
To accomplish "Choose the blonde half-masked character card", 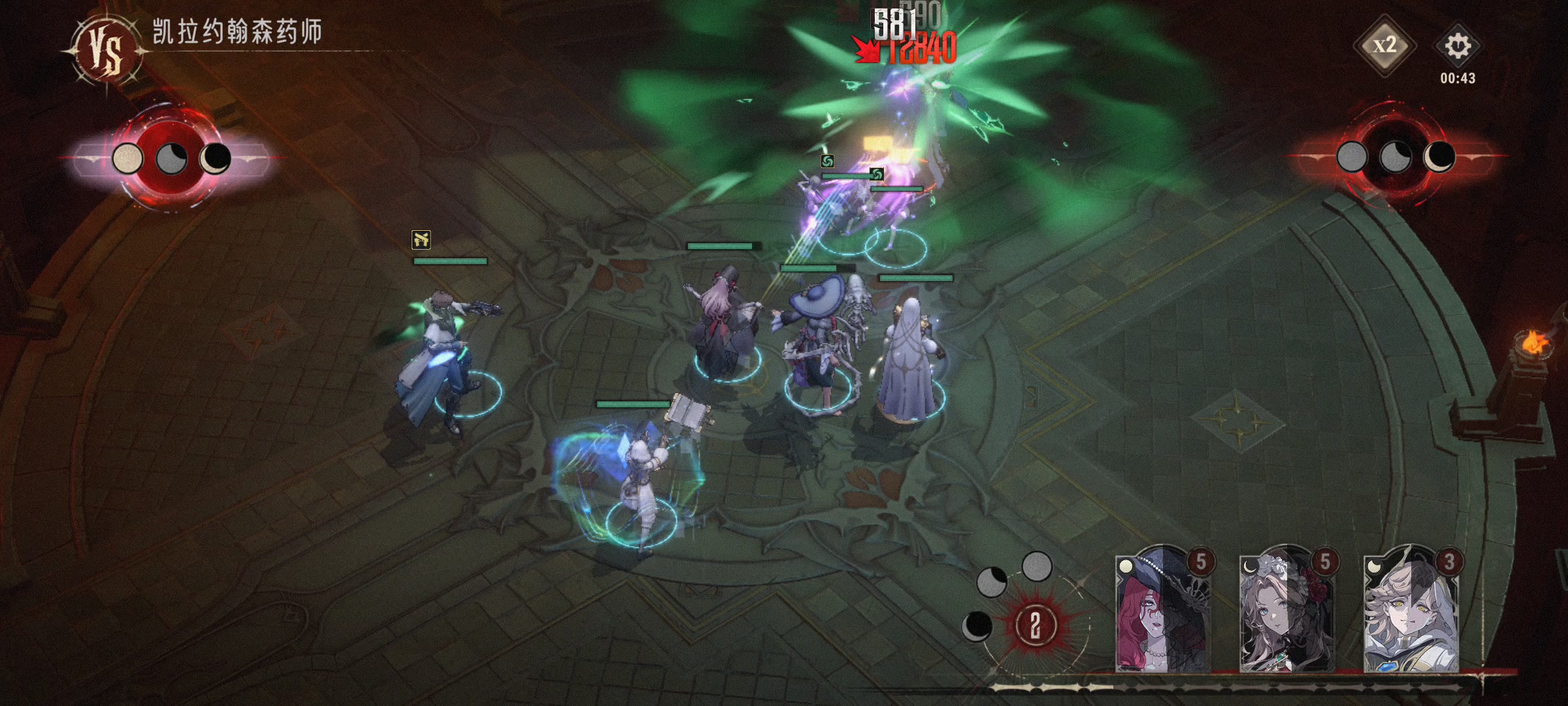I will (1411, 611).
